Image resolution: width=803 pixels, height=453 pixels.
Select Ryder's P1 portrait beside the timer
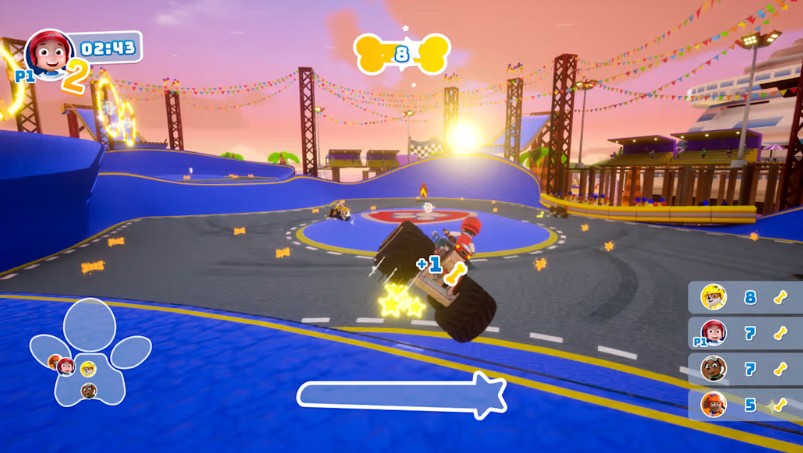(x=47, y=54)
